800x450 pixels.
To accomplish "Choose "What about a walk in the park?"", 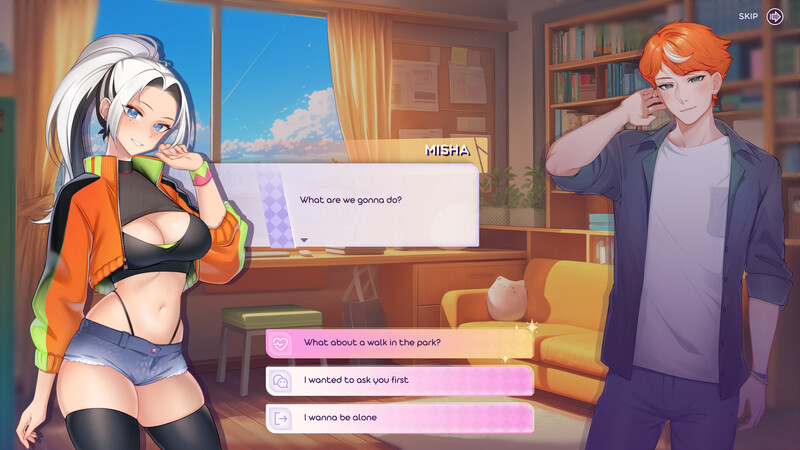I will [x=399, y=343].
